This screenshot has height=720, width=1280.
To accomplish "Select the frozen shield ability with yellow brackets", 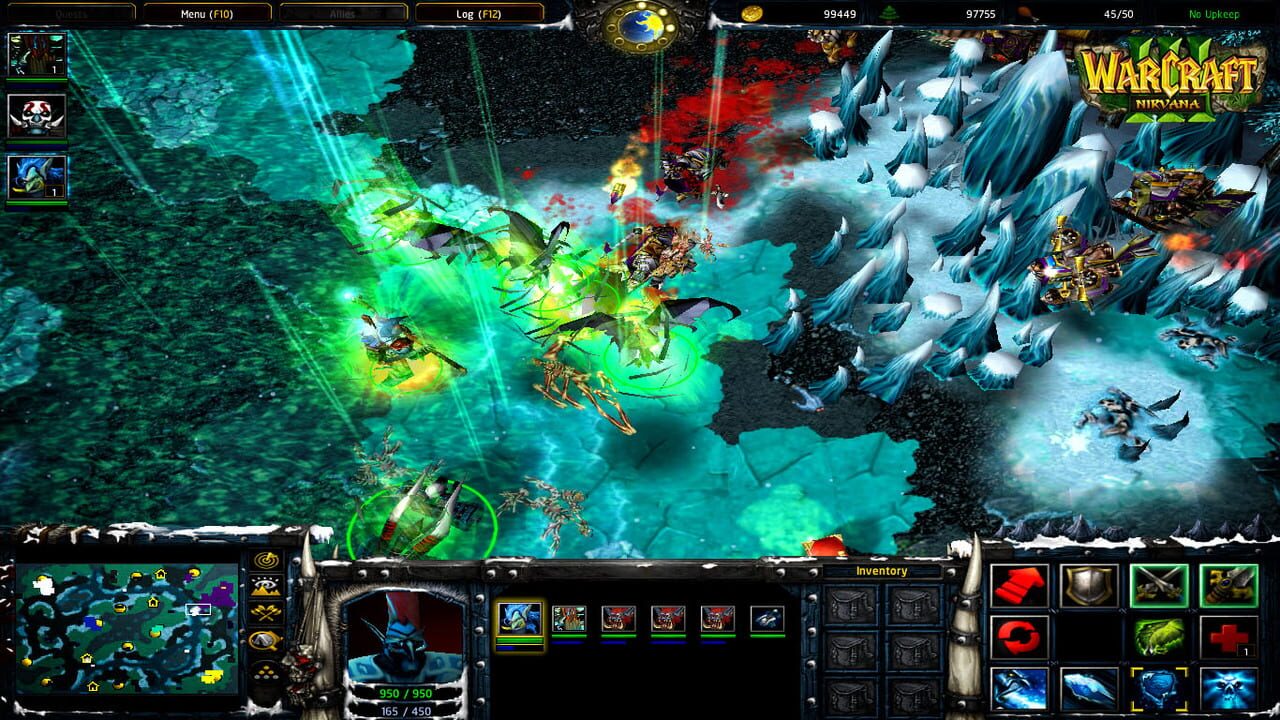I will click(1160, 689).
